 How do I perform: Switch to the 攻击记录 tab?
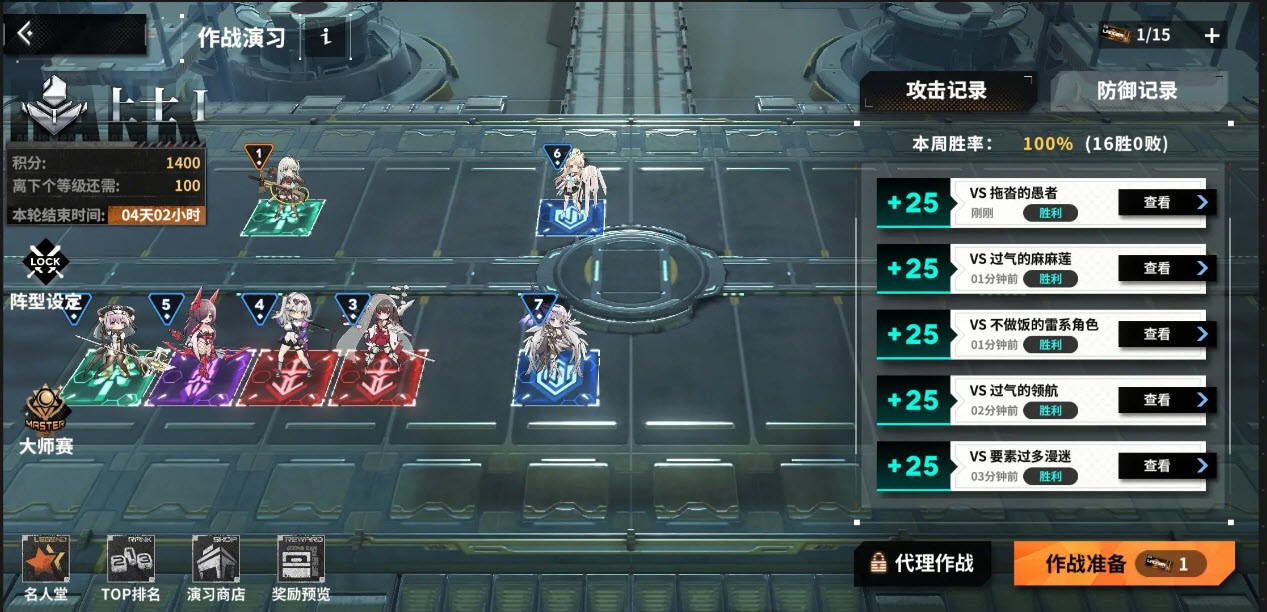click(946, 91)
